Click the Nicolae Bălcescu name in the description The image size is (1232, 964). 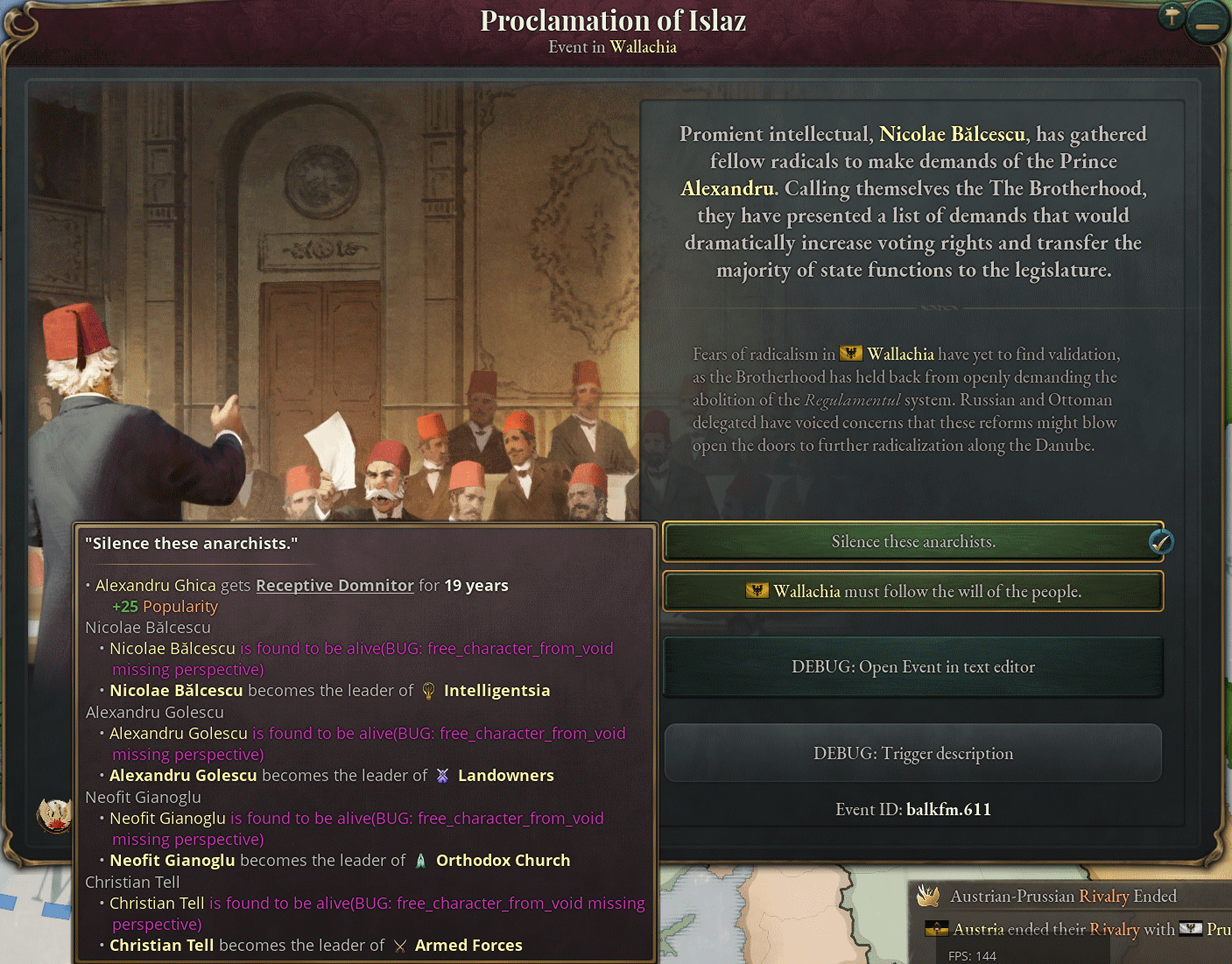tap(952, 134)
